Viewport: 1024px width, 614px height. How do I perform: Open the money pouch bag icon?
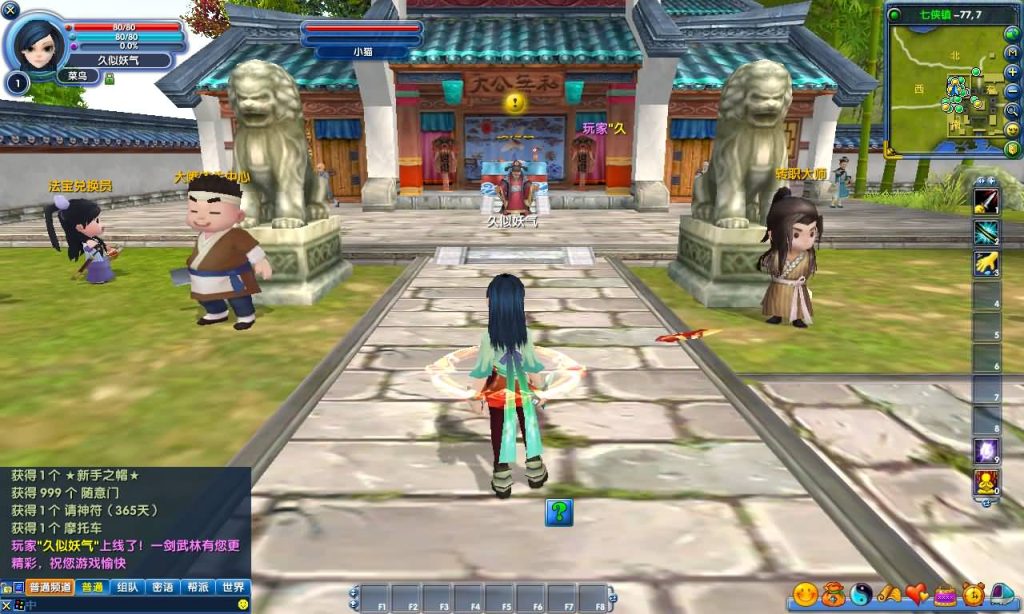[833, 595]
